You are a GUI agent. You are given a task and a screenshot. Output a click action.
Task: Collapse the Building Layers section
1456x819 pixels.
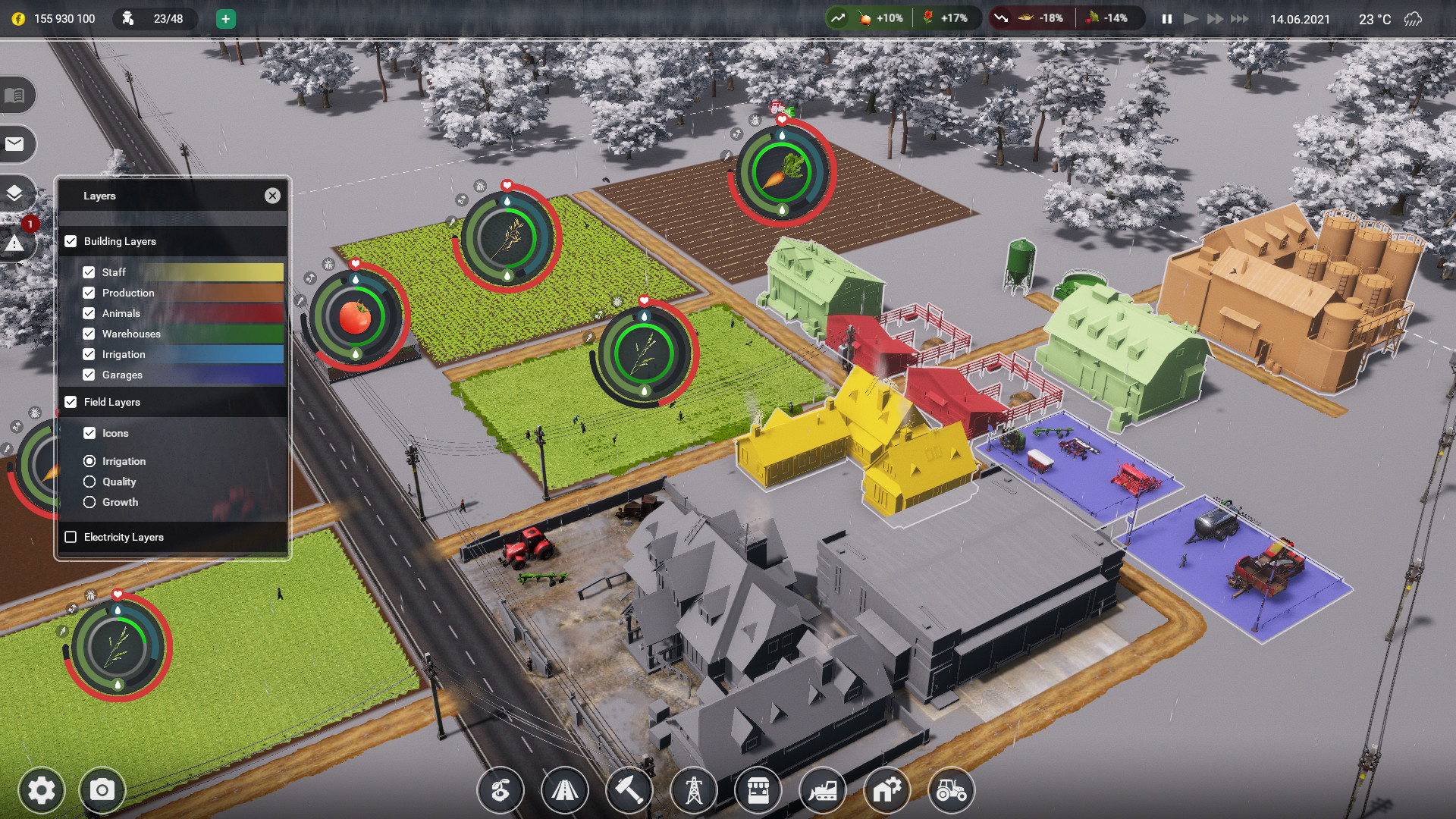71,241
